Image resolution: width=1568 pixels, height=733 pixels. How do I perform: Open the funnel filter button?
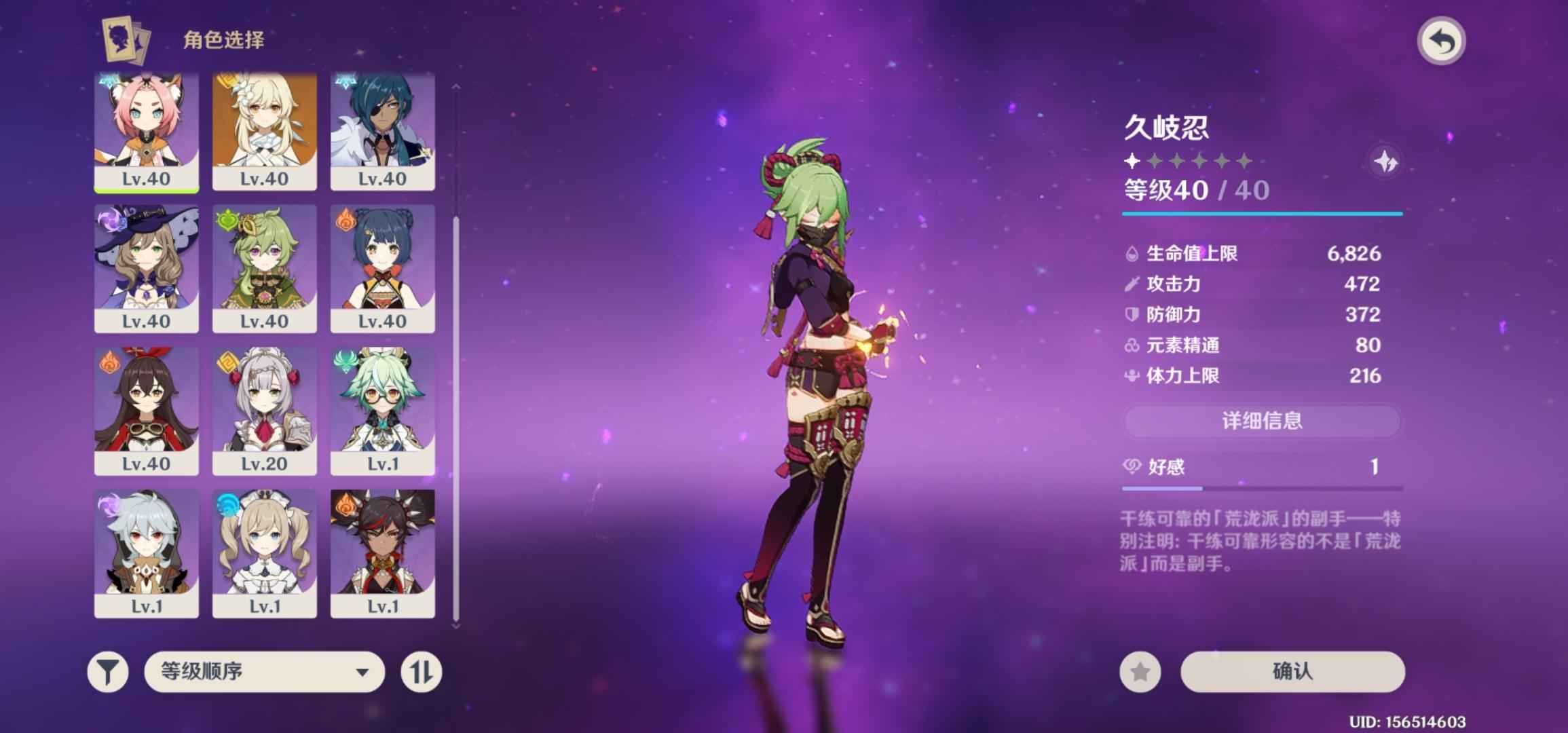(108, 672)
